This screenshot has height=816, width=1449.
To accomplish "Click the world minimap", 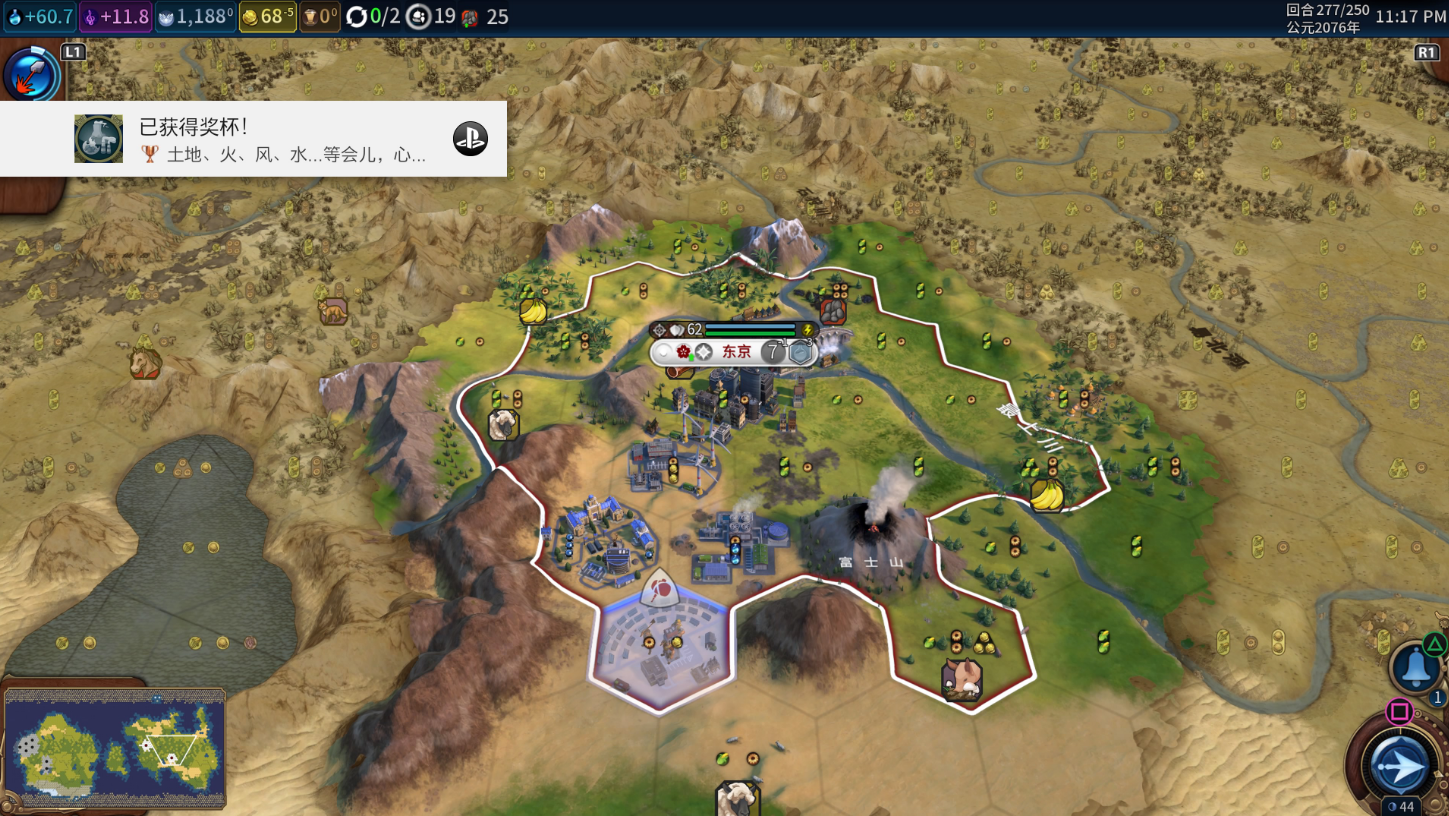I will click(114, 747).
